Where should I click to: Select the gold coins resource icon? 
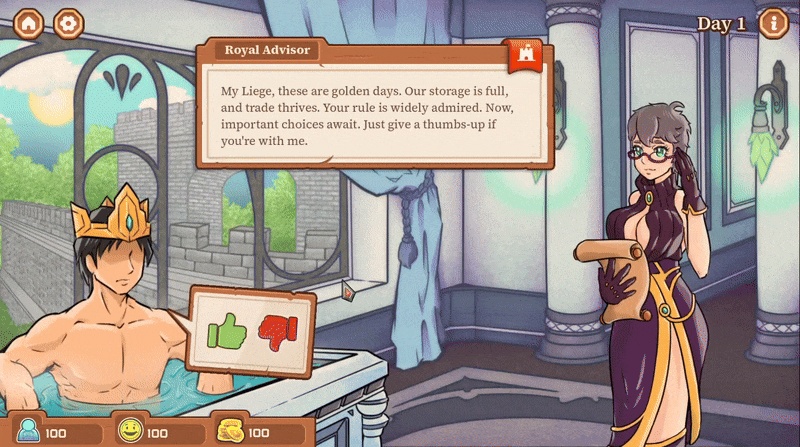[x=229, y=432]
